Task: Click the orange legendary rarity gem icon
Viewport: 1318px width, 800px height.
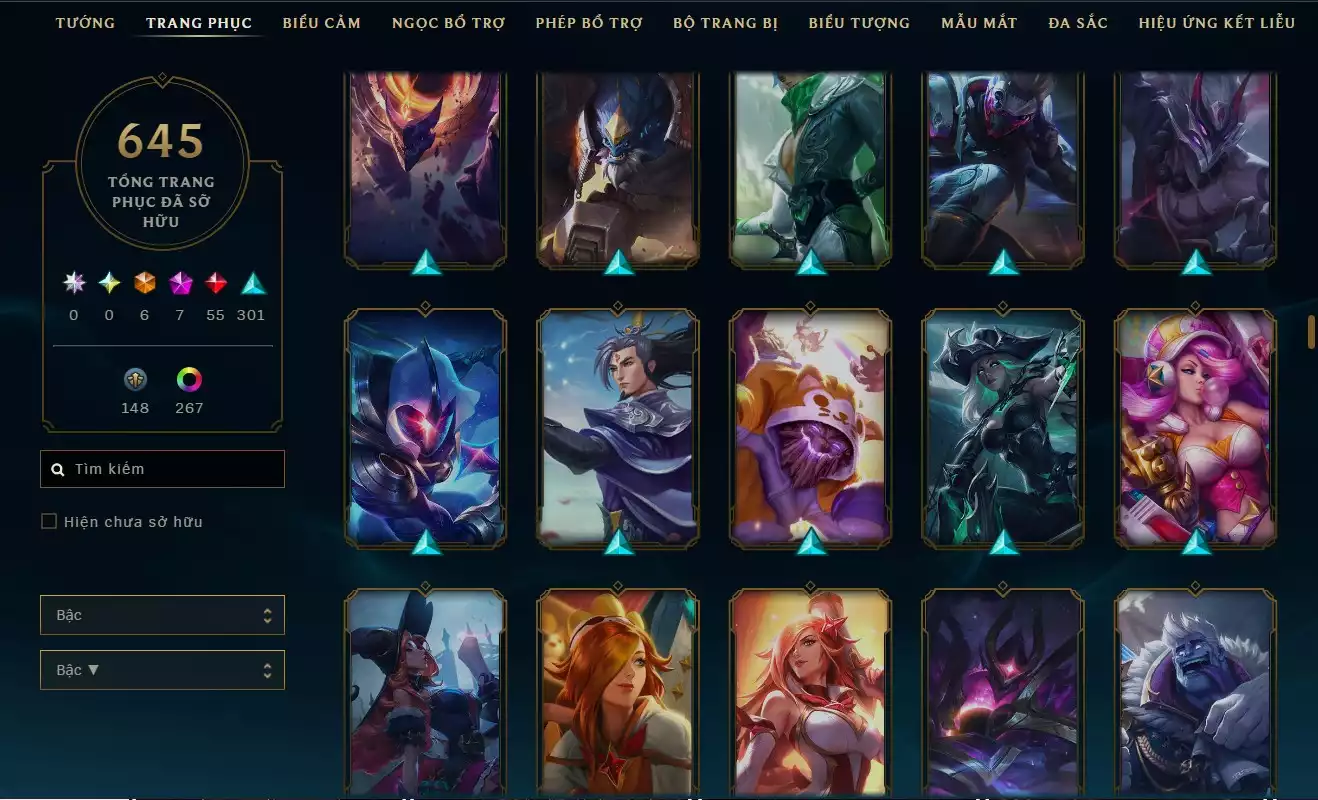Action: pos(143,284)
